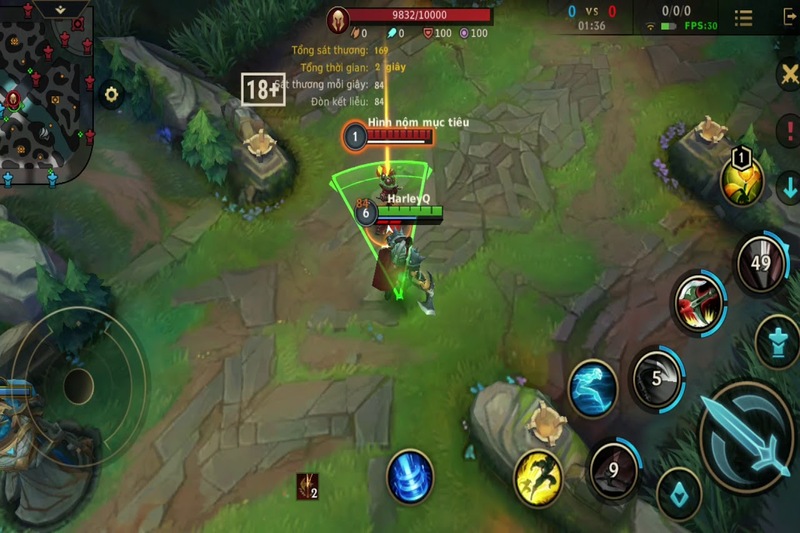Cast the yellow leaping figure spell
Image resolution: width=800 pixels, height=533 pixels.
pyautogui.click(x=539, y=477)
